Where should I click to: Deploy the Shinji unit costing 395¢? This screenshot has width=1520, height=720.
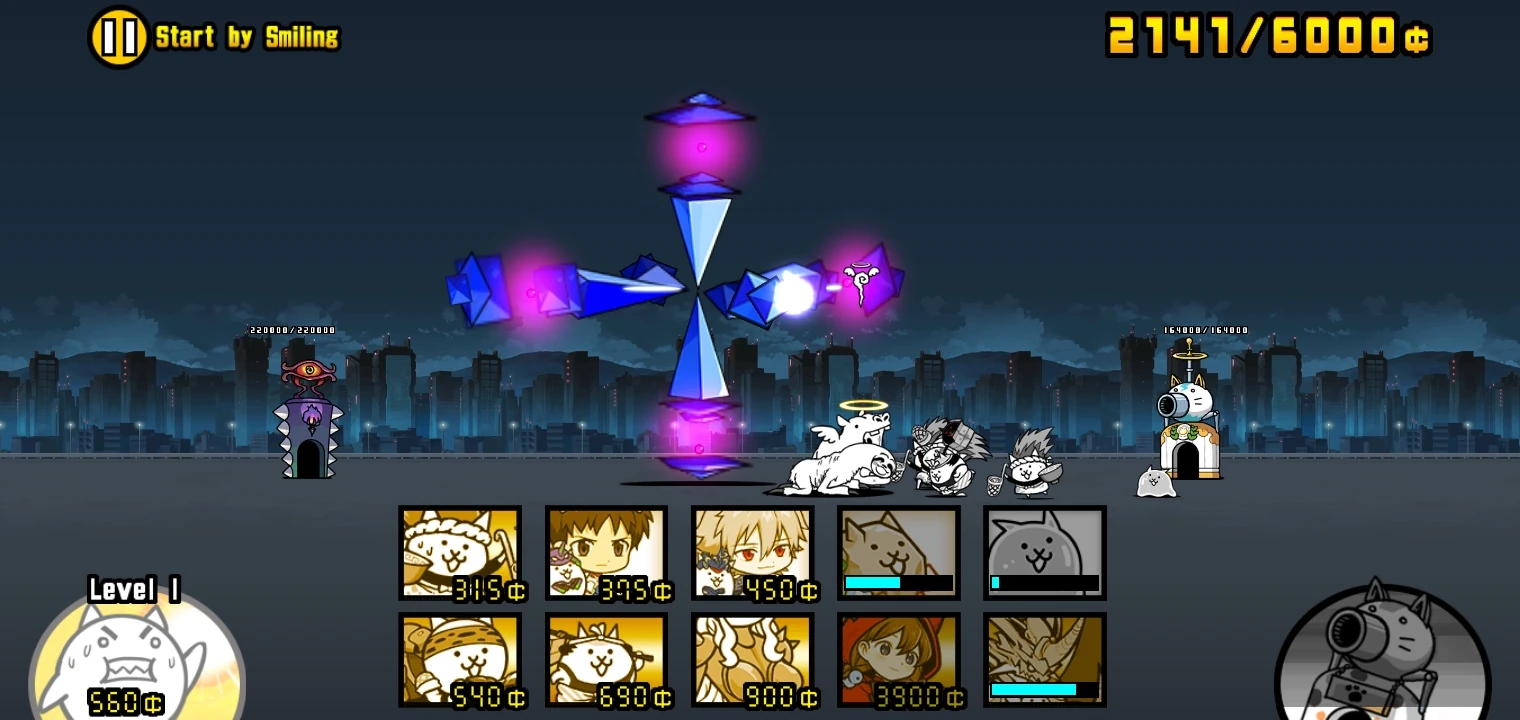pyautogui.click(x=606, y=552)
